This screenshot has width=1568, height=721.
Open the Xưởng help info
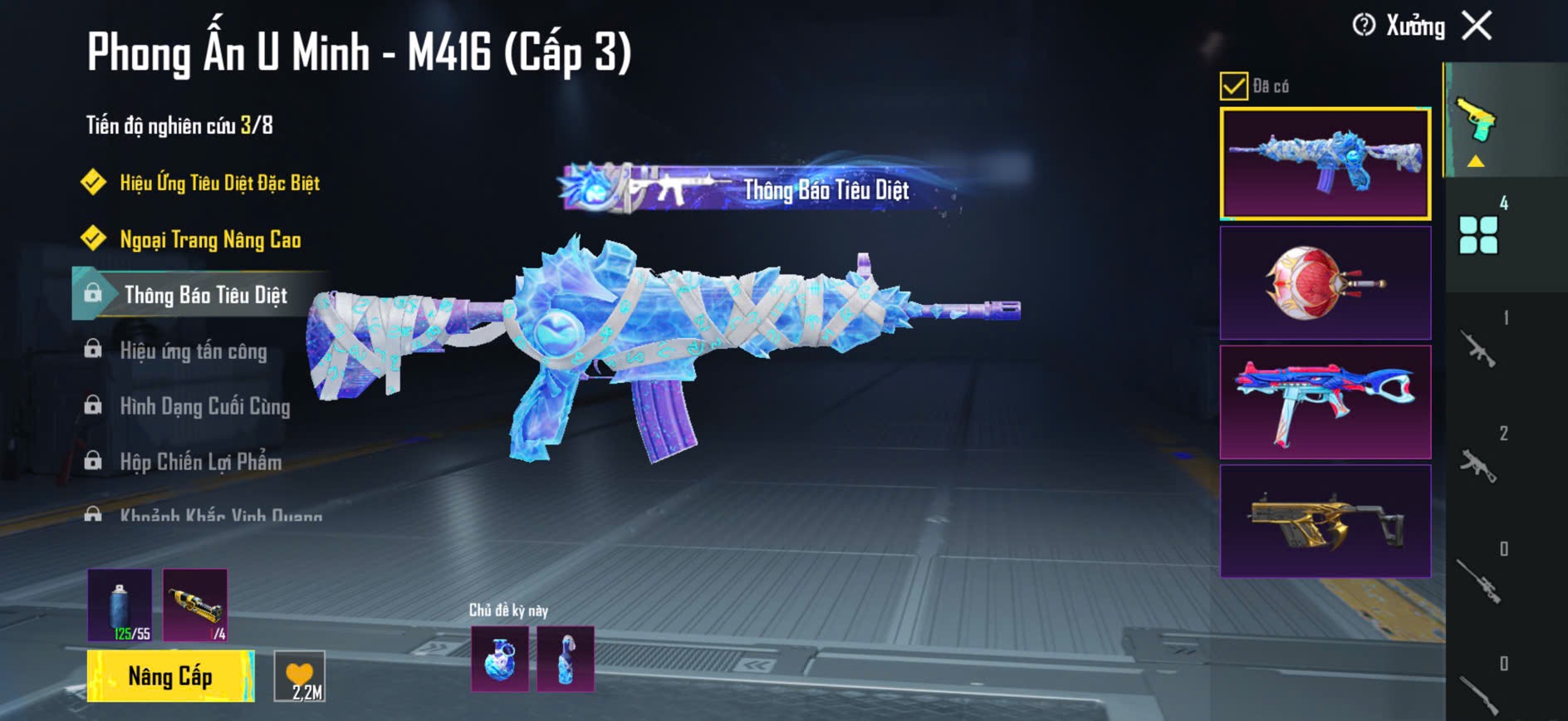pyautogui.click(x=1364, y=26)
